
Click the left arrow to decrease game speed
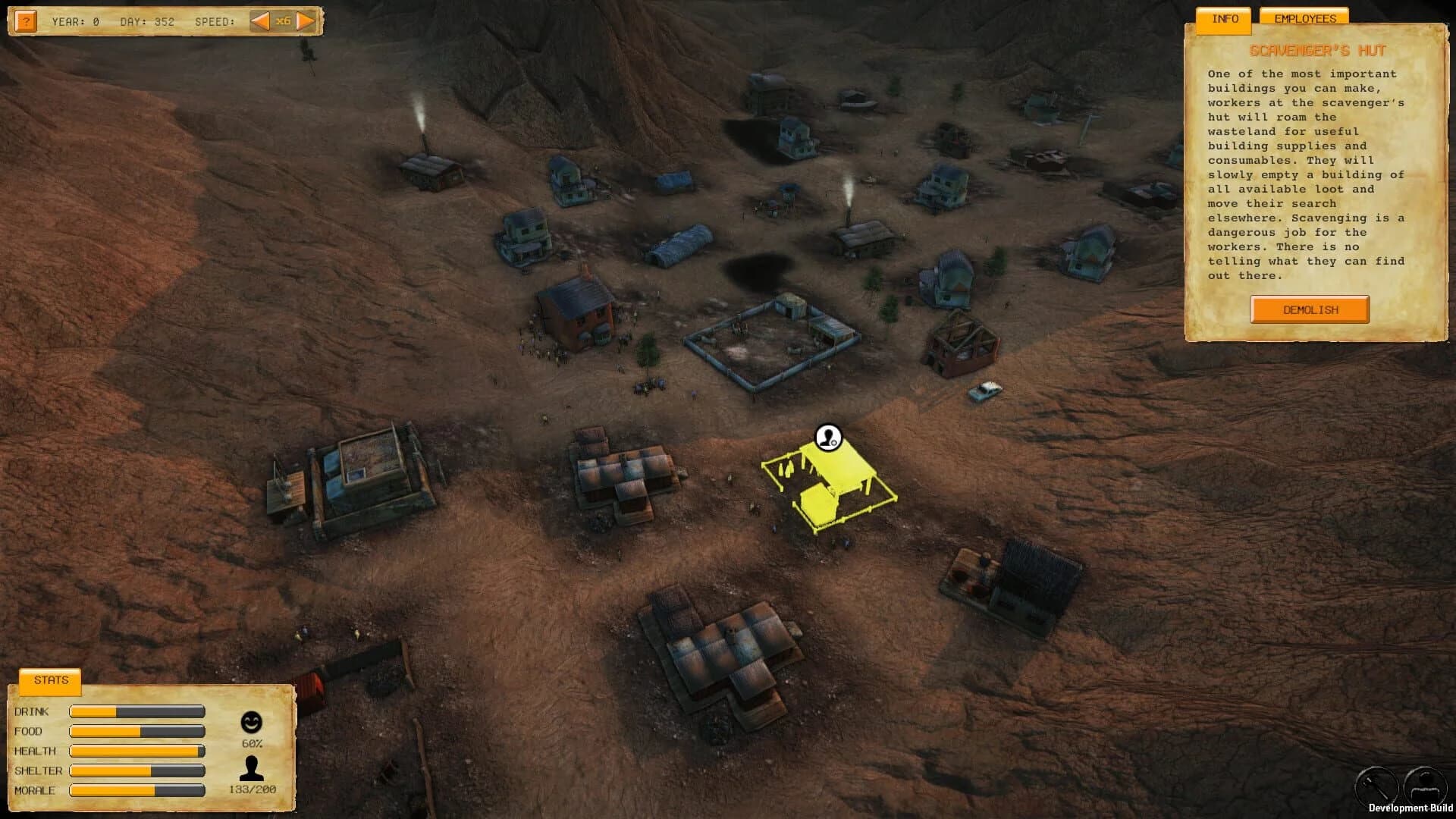[x=259, y=20]
